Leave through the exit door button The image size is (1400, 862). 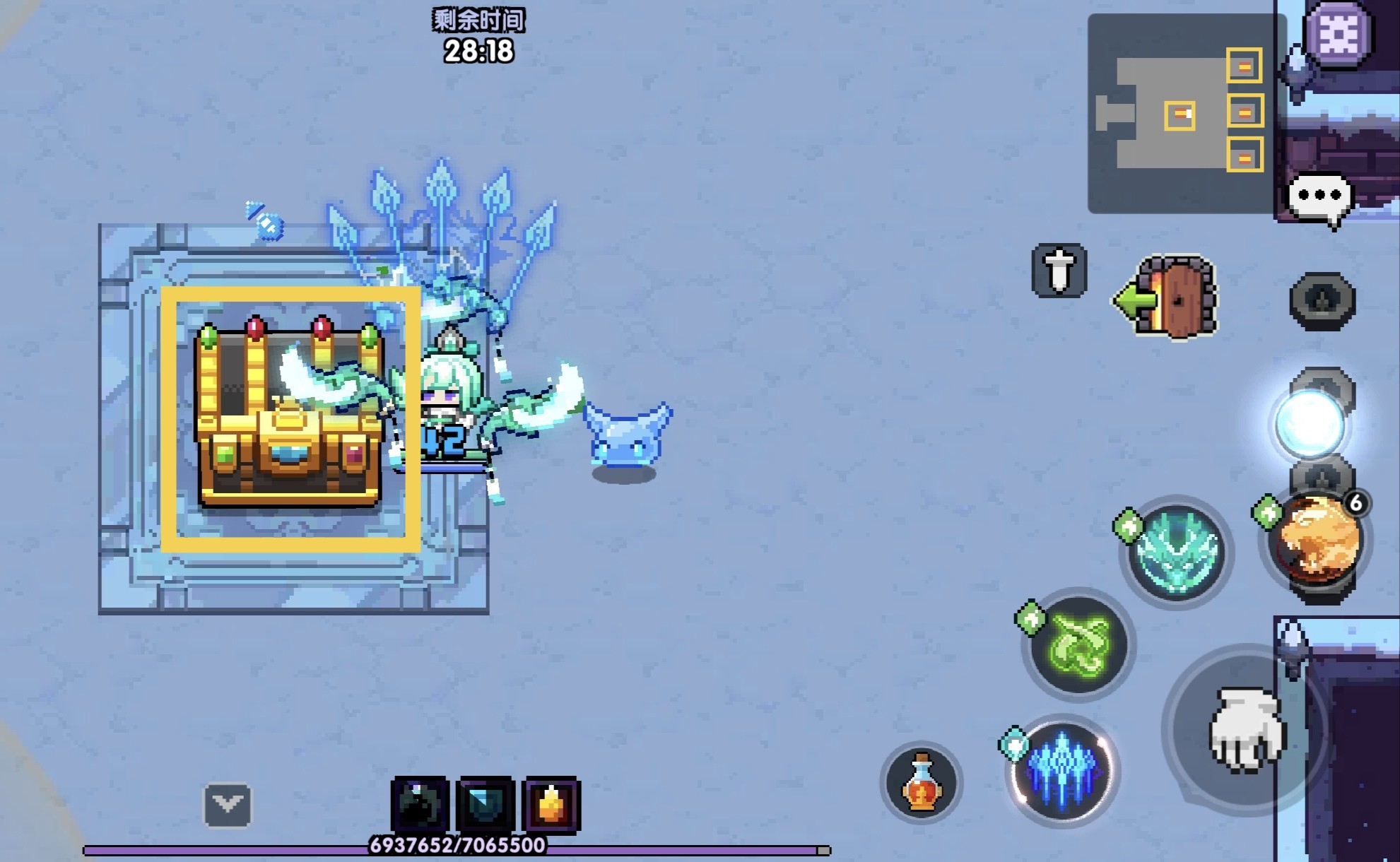1169,298
